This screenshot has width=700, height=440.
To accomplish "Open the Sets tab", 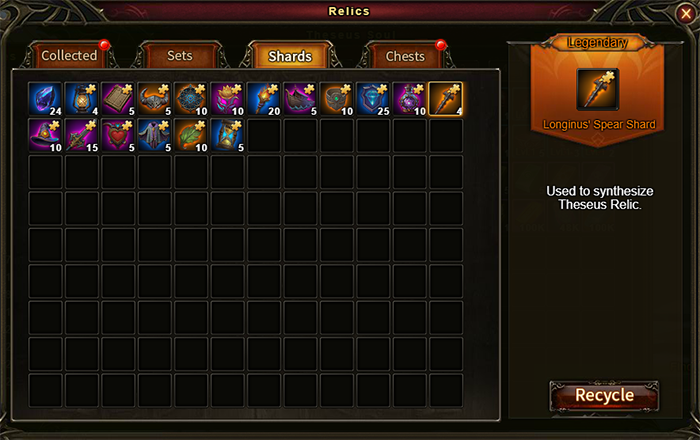I will [180, 56].
